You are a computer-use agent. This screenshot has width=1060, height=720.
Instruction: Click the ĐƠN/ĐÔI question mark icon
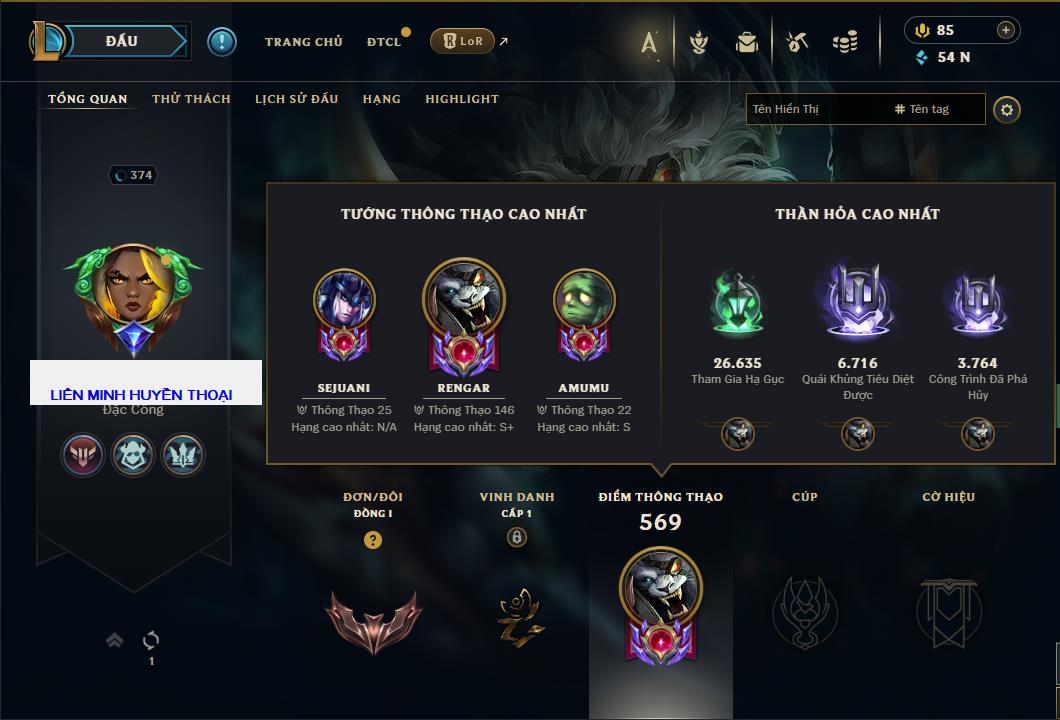[x=373, y=540]
